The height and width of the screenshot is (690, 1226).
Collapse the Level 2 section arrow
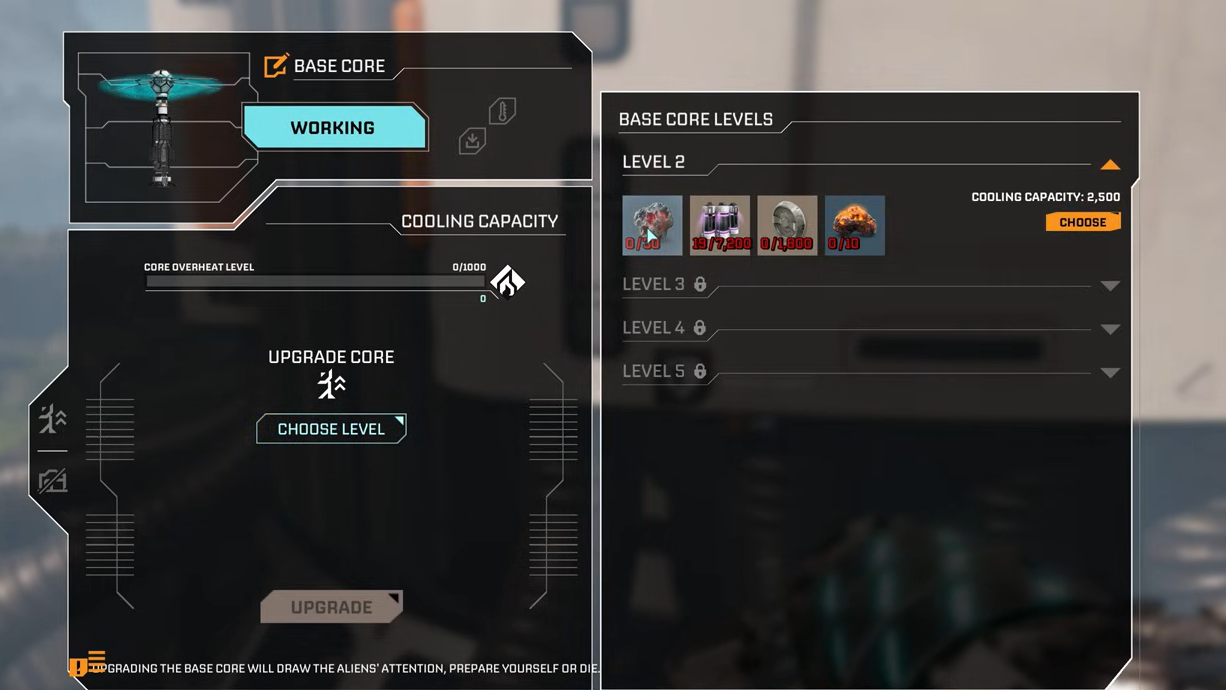[1109, 165]
